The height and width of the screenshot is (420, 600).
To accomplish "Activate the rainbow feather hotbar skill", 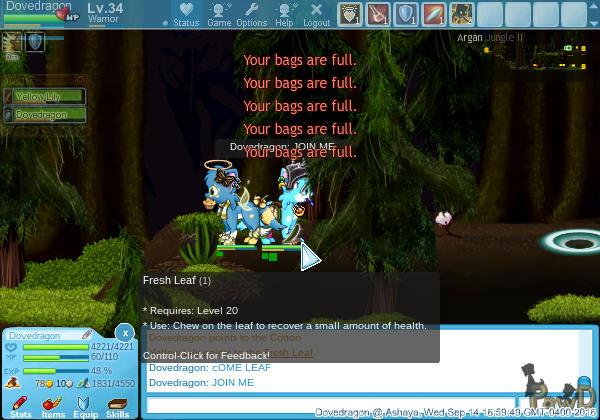I will 433,14.
